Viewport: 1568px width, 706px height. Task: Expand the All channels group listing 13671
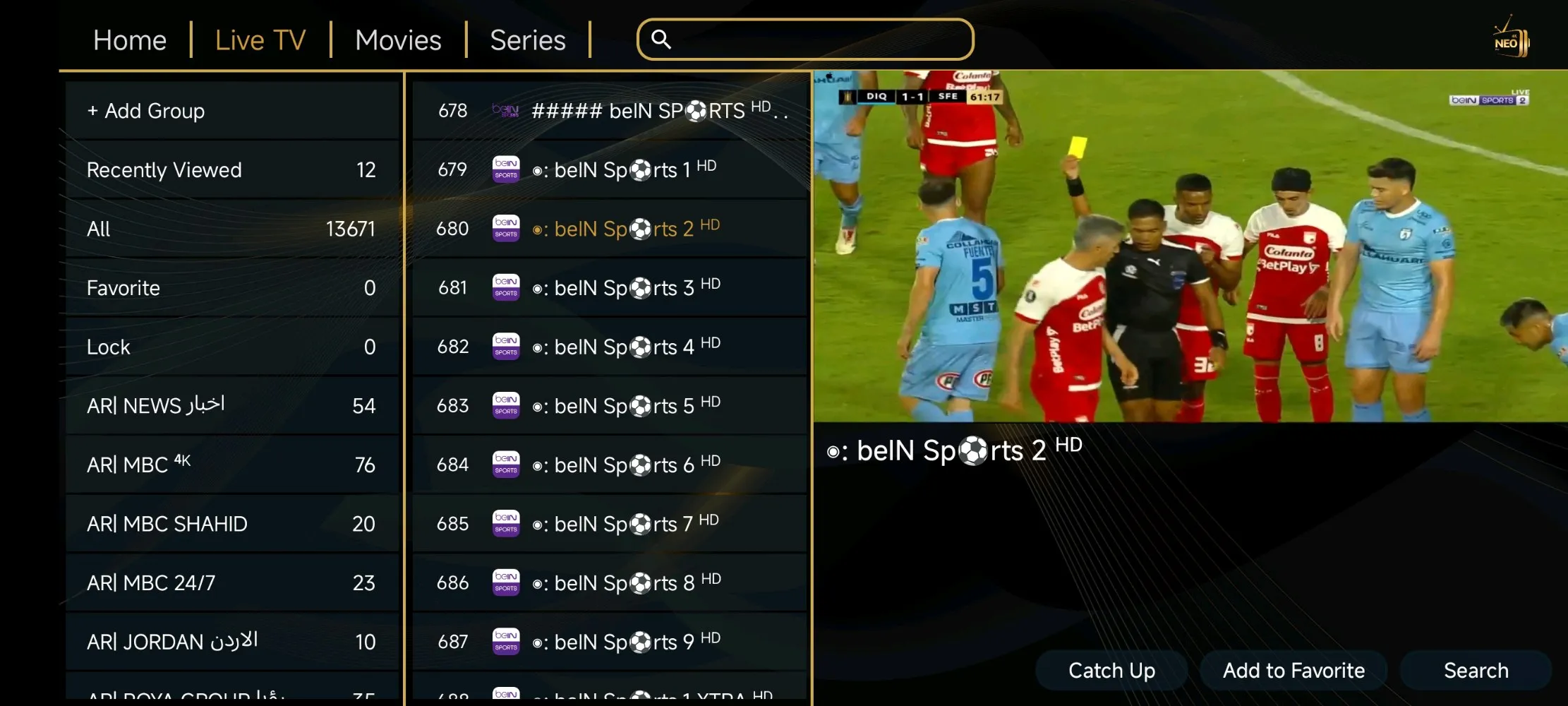click(233, 228)
